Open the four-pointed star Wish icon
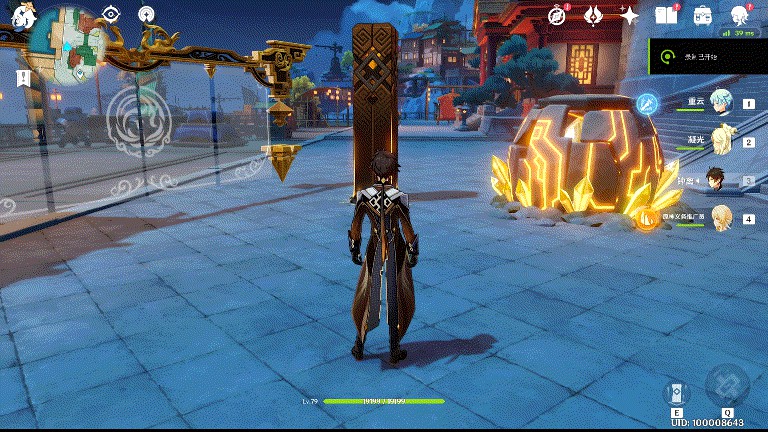Screen dimensions: 768x432 click(629, 15)
